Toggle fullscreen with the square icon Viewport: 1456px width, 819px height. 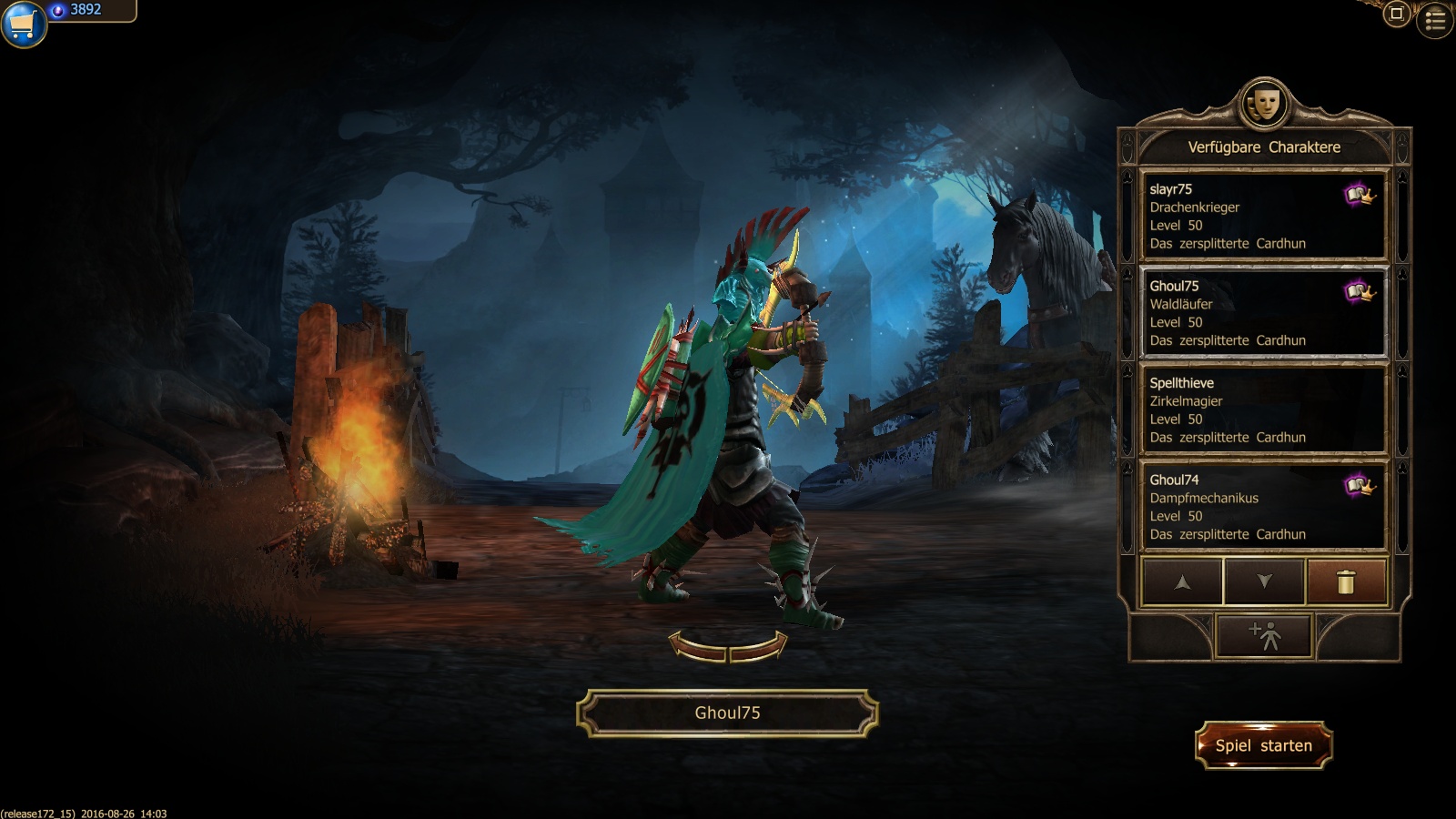[1397, 14]
